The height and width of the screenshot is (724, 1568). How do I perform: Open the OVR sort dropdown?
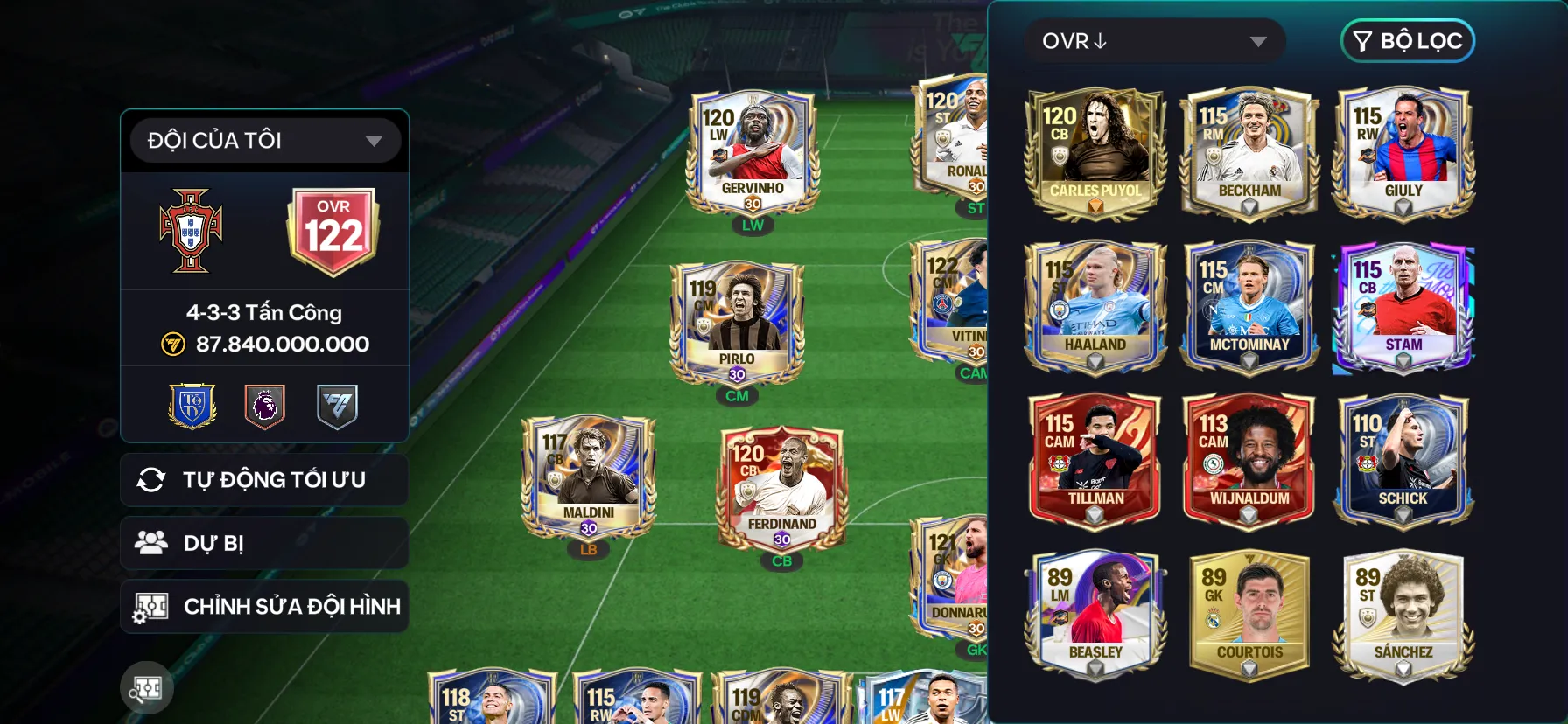(1153, 41)
